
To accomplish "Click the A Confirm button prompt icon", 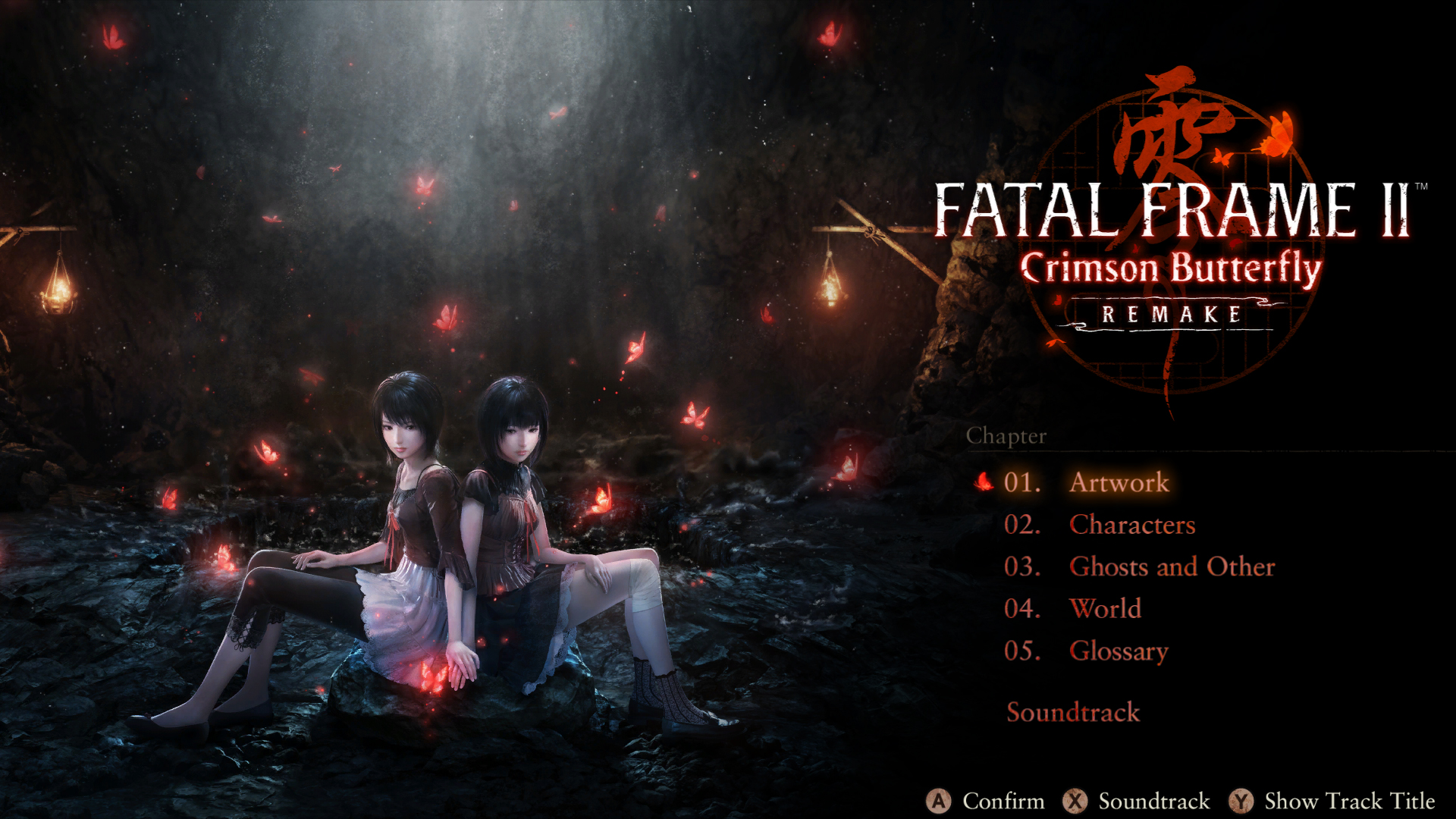I will [x=938, y=800].
